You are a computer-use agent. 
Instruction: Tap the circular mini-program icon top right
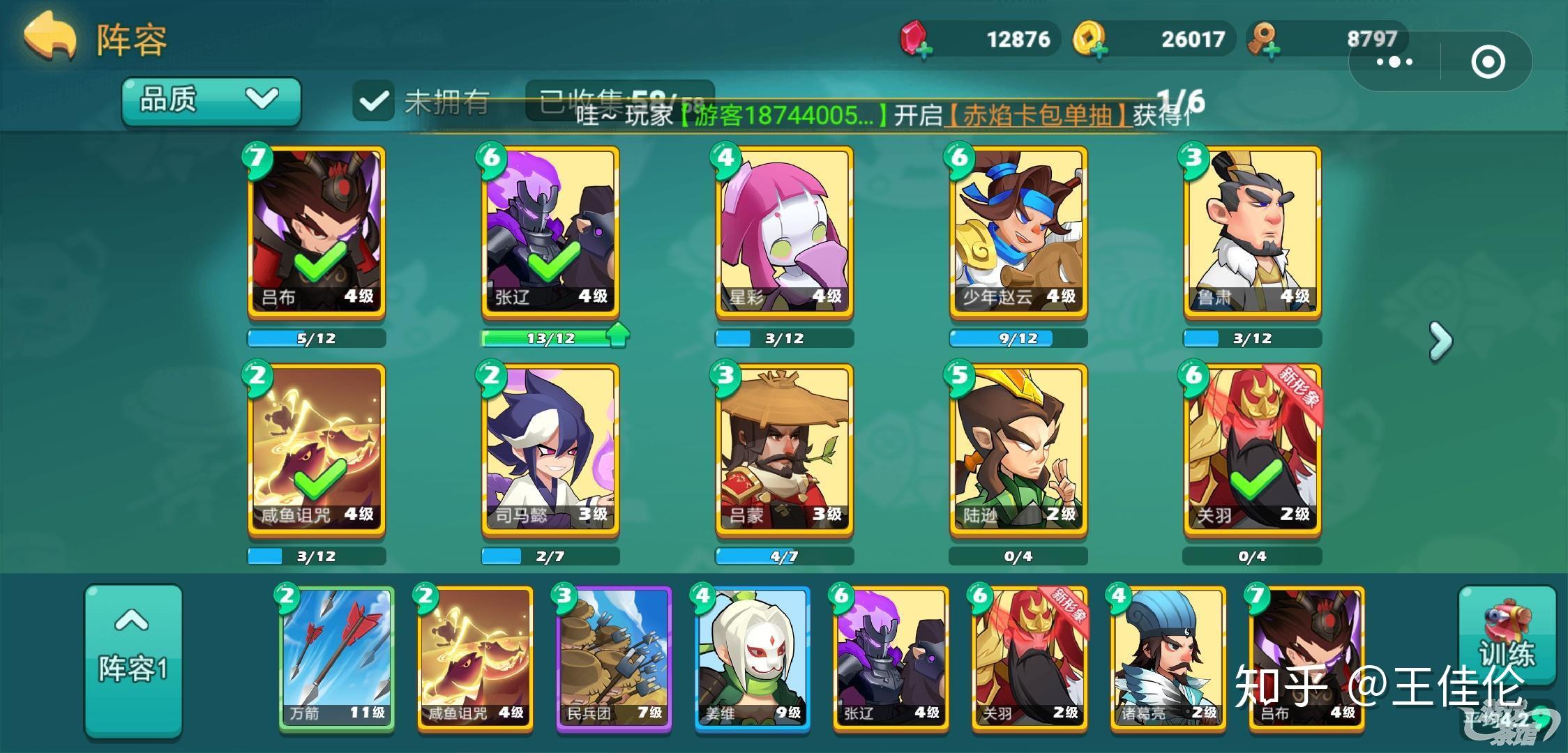tap(1489, 61)
